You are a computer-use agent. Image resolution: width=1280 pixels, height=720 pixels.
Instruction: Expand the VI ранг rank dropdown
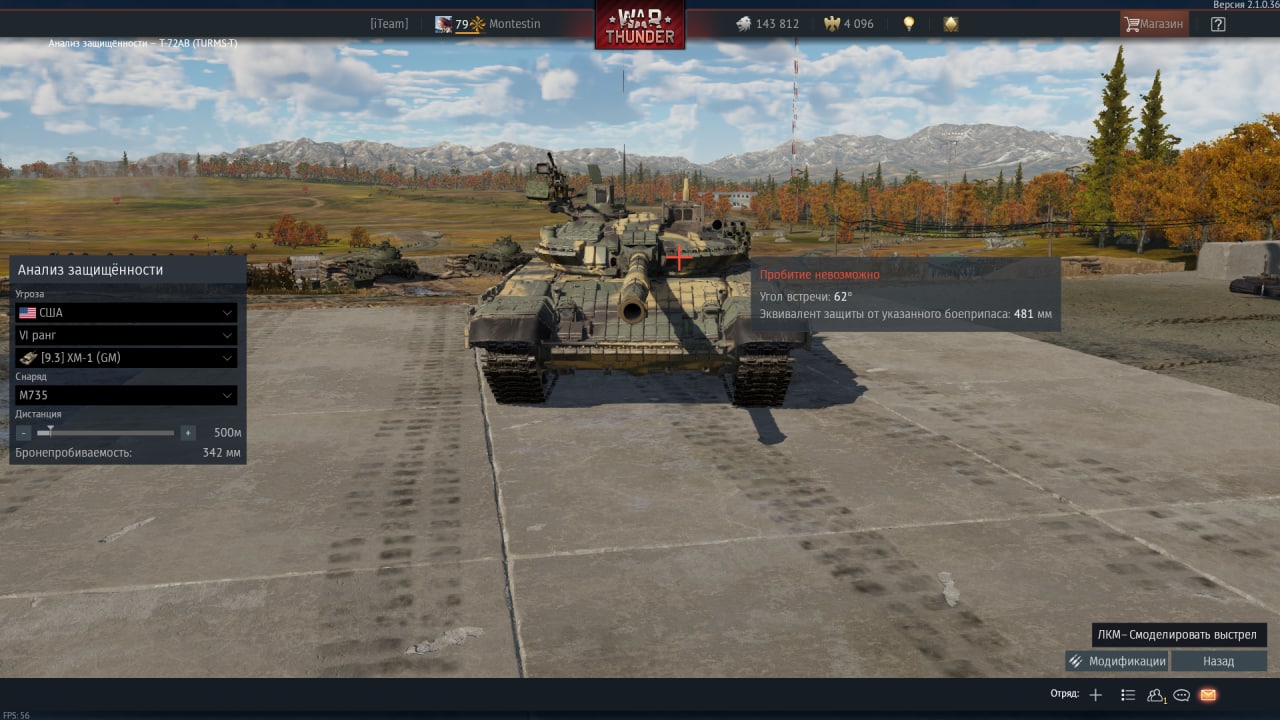coord(126,335)
